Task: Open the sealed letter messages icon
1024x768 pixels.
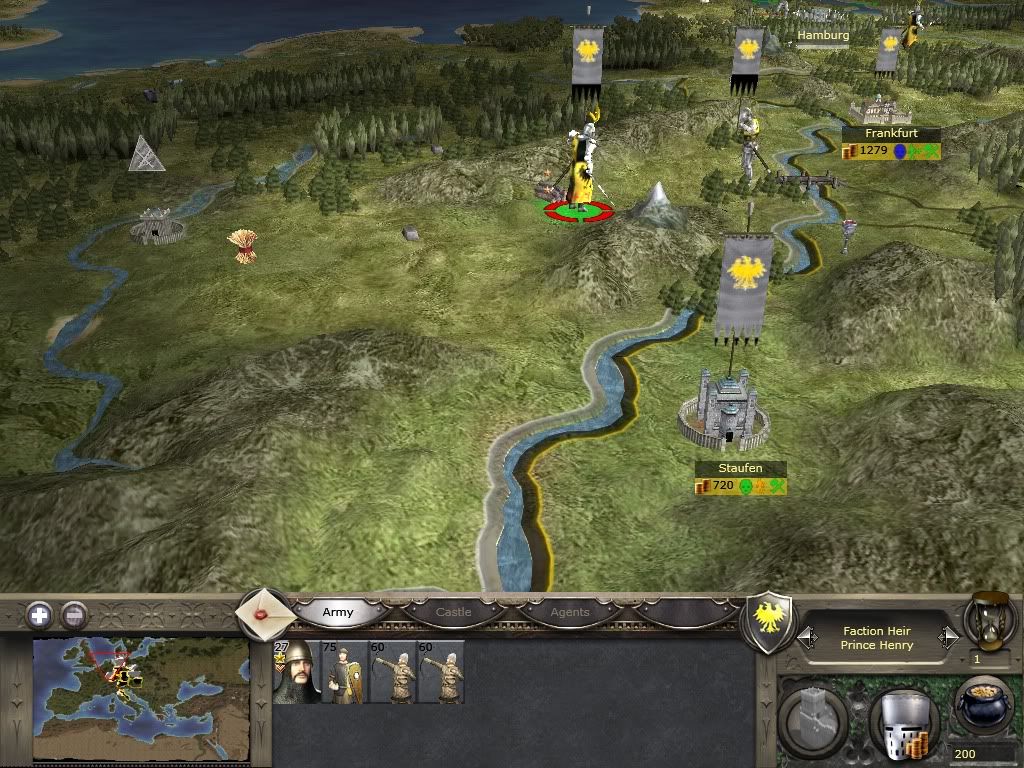Action: point(264,613)
